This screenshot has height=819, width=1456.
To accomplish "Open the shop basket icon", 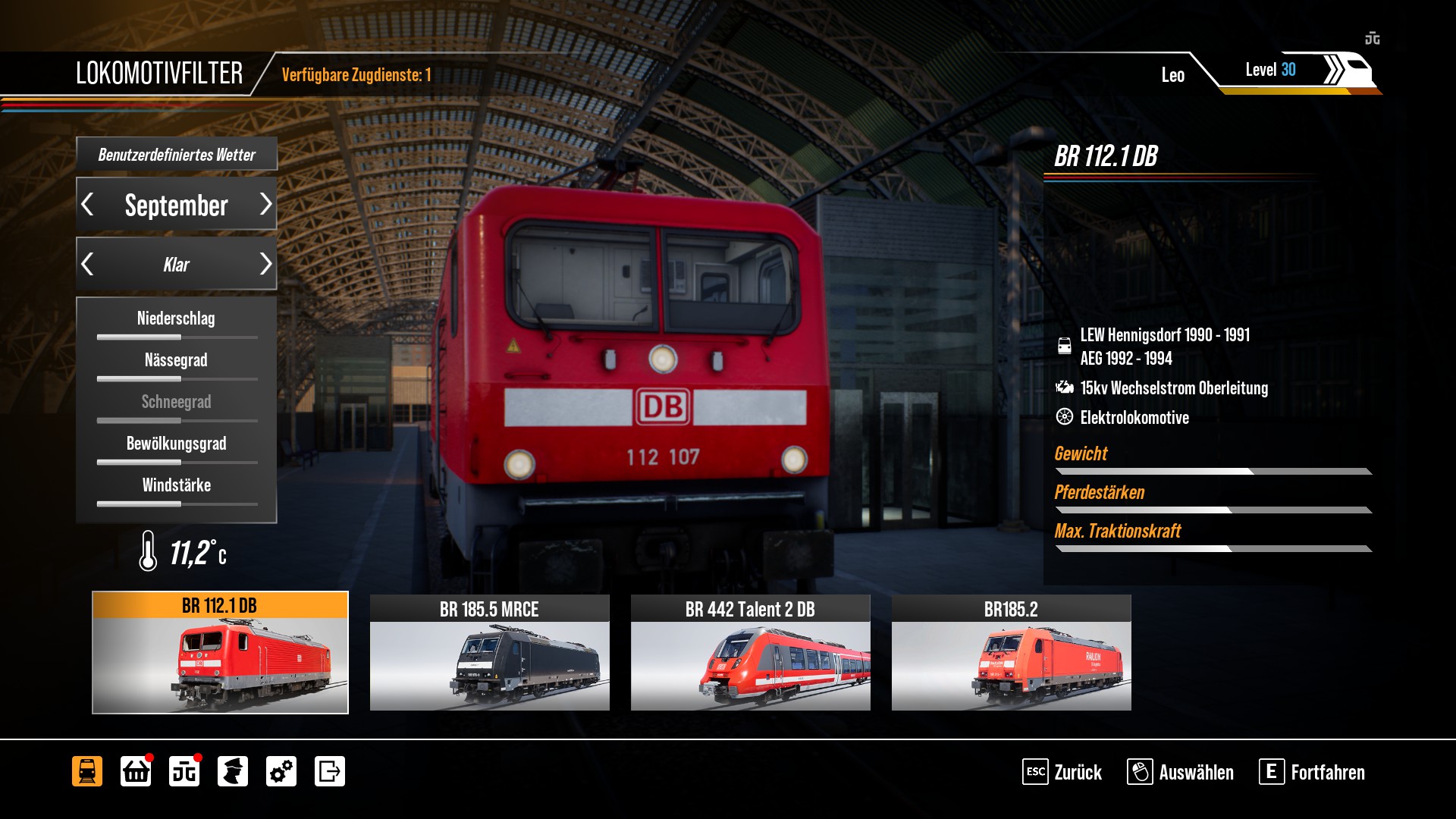I will click(x=136, y=771).
